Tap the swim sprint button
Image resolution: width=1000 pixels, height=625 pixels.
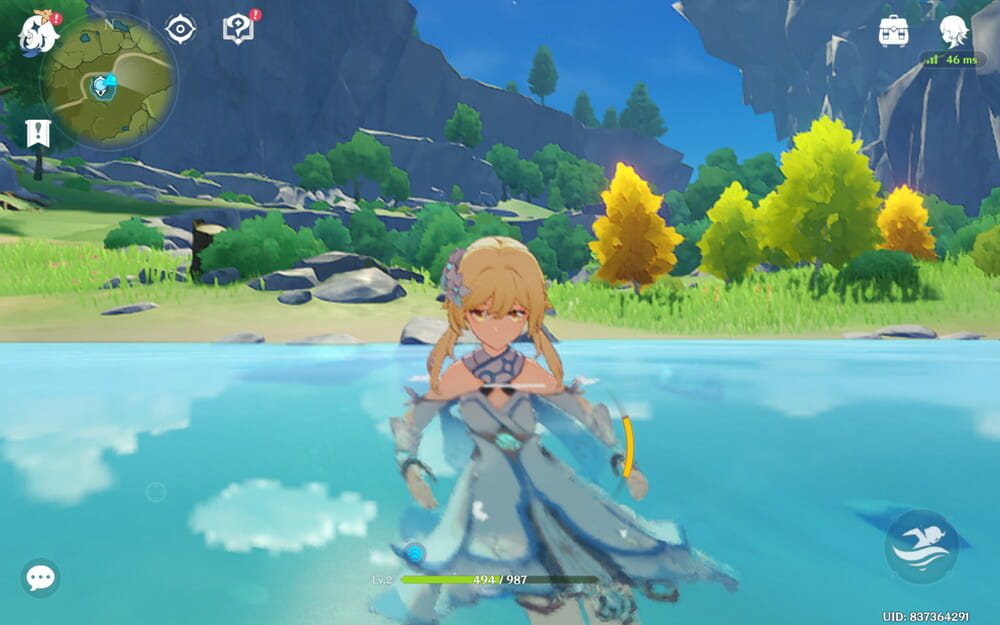coord(921,546)
